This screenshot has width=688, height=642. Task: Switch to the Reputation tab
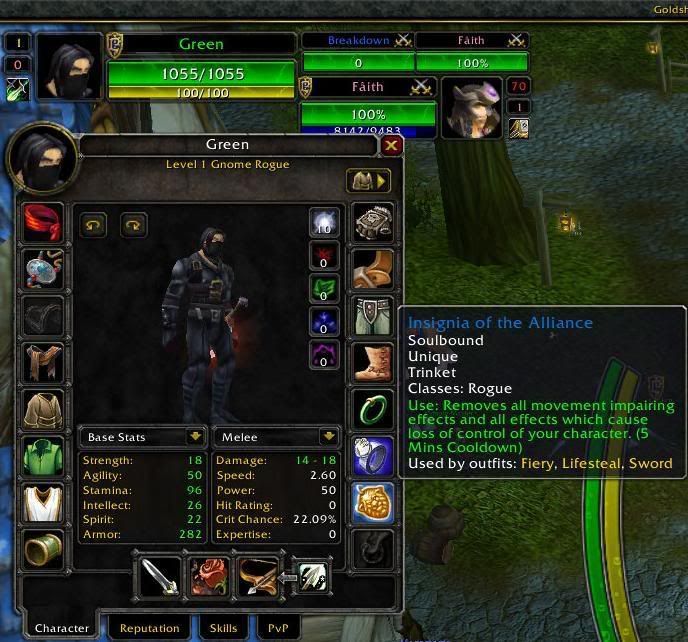click(x=149, y=629)
